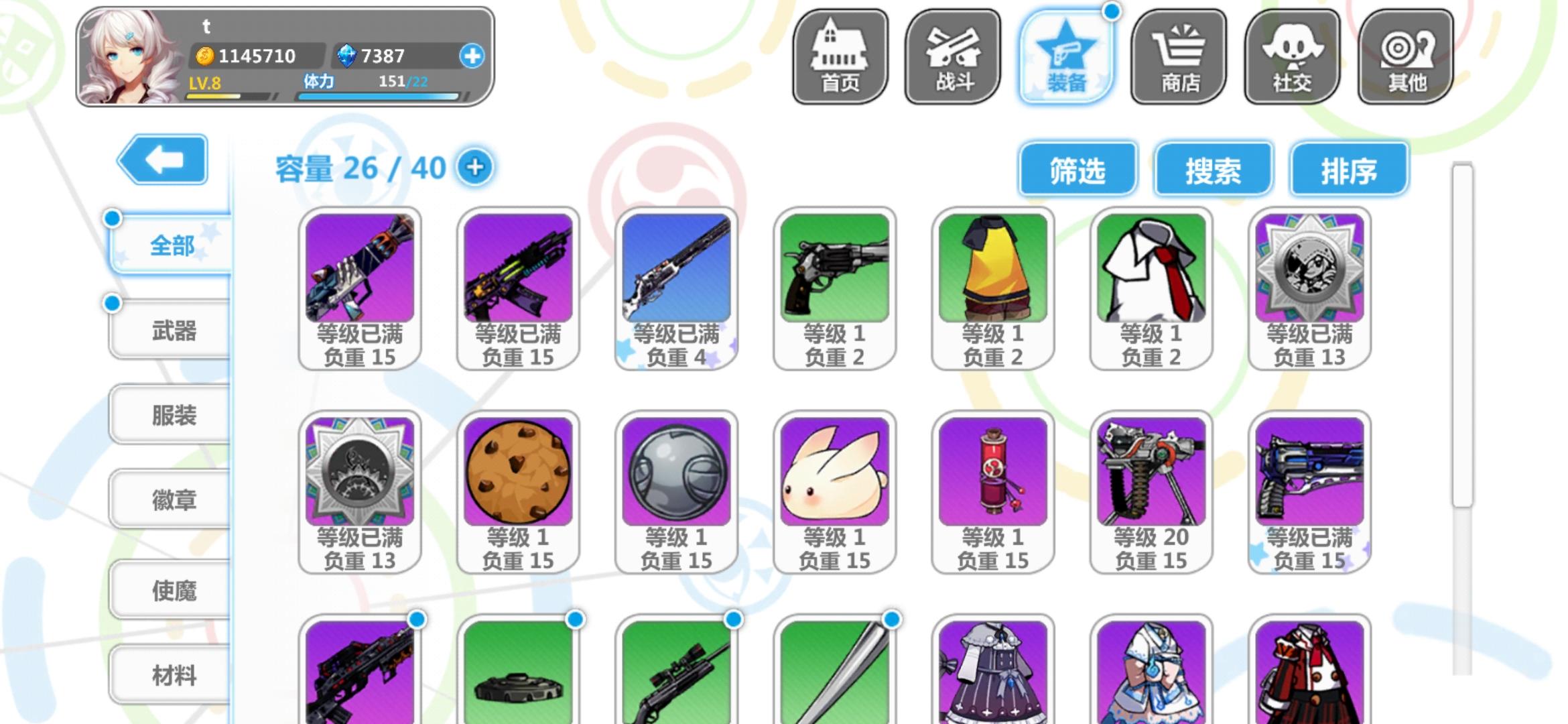Viewport: 1568px width, 724px height.
Task: Switch to the 武器 weapons tab
Action: coord(170,330)
